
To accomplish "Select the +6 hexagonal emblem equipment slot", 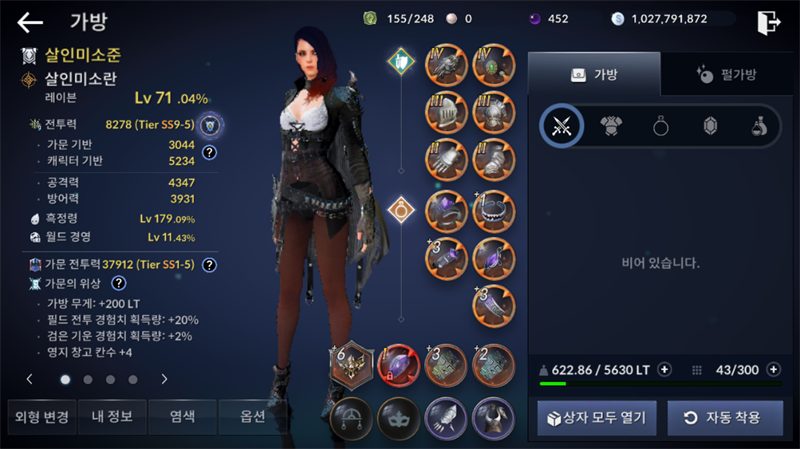I will (352, 366).
